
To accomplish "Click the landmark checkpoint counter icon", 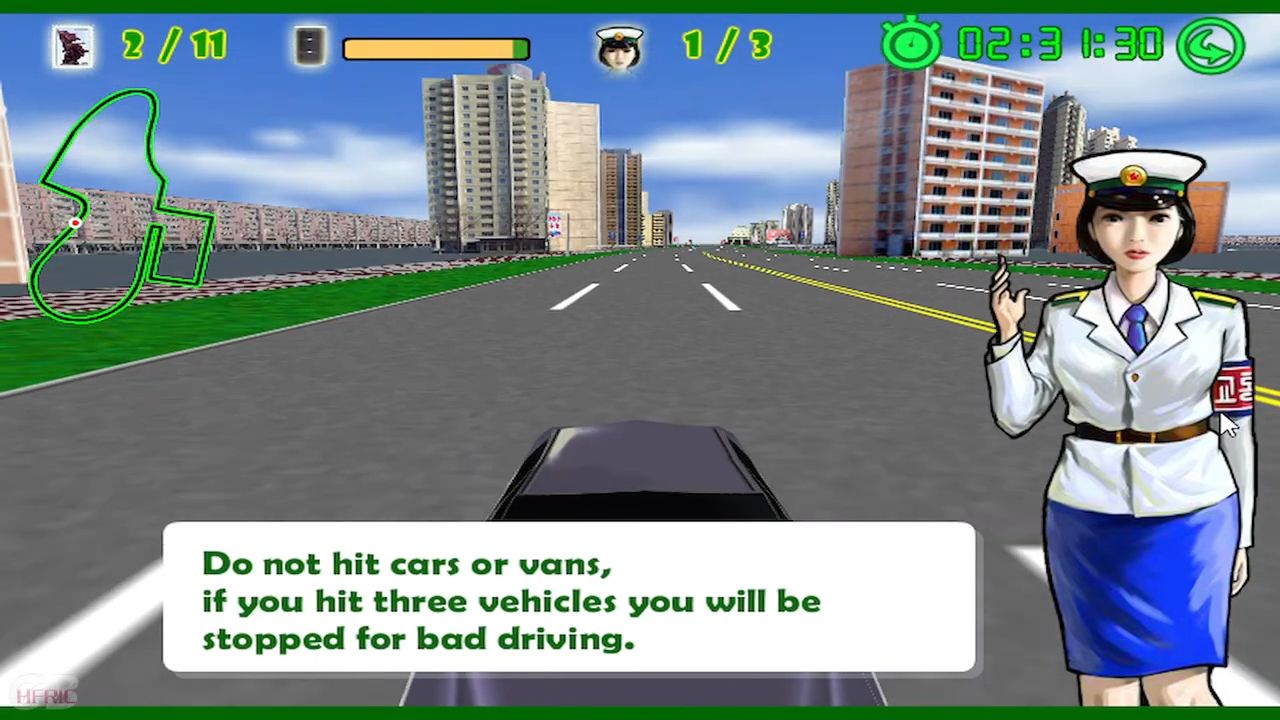I will (x=73, y=46).
